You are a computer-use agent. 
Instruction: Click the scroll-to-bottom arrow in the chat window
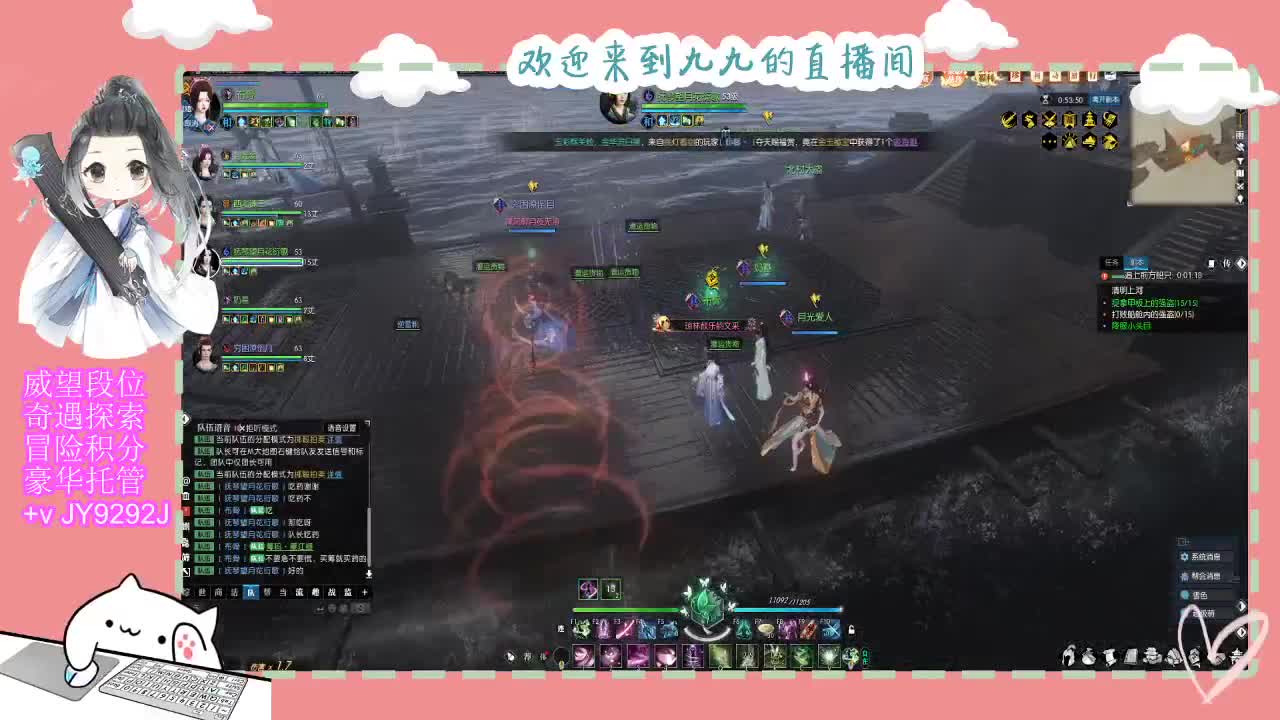[368, 574]
